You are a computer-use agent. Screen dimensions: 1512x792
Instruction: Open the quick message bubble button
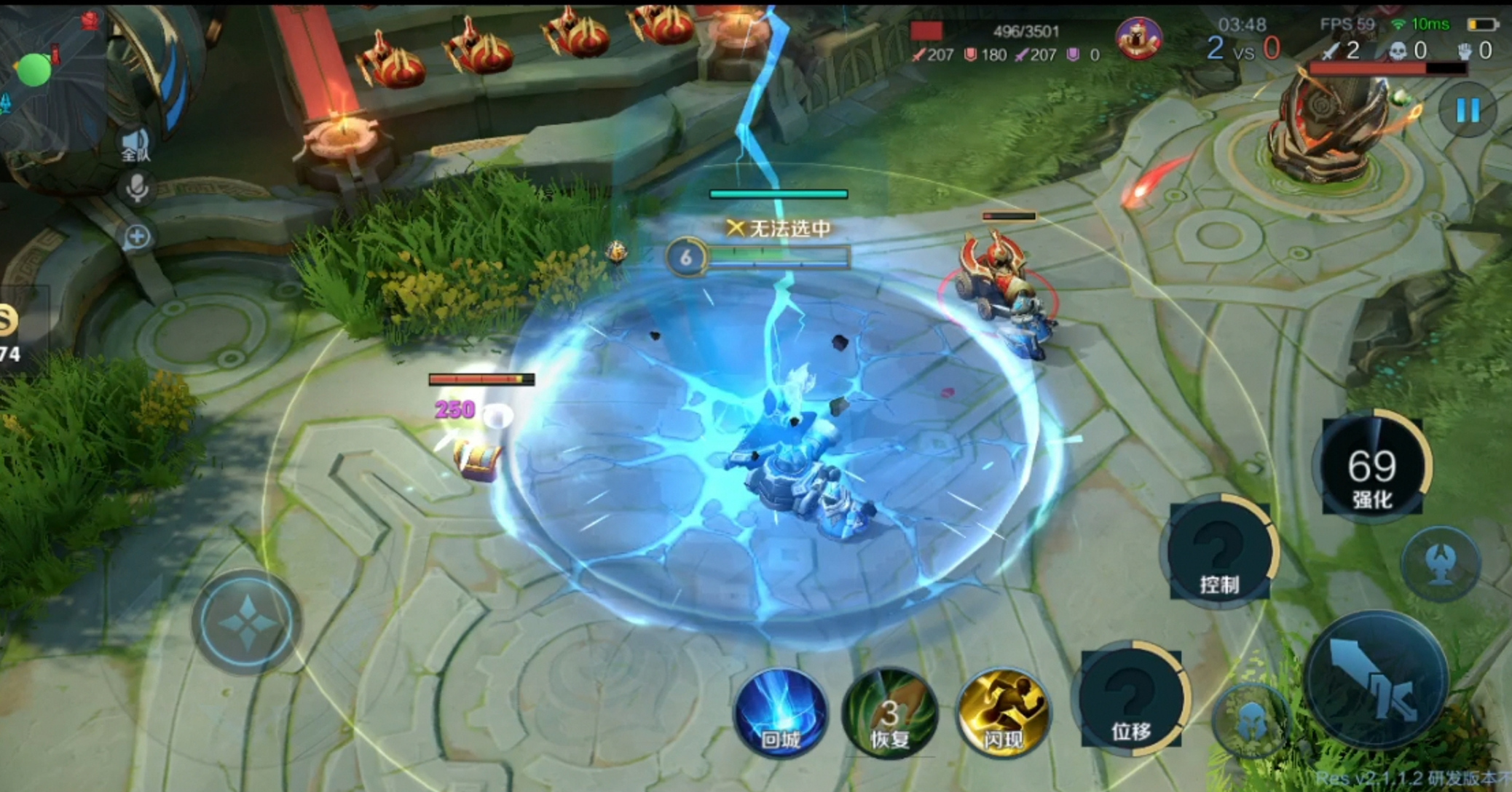(136, 237)
